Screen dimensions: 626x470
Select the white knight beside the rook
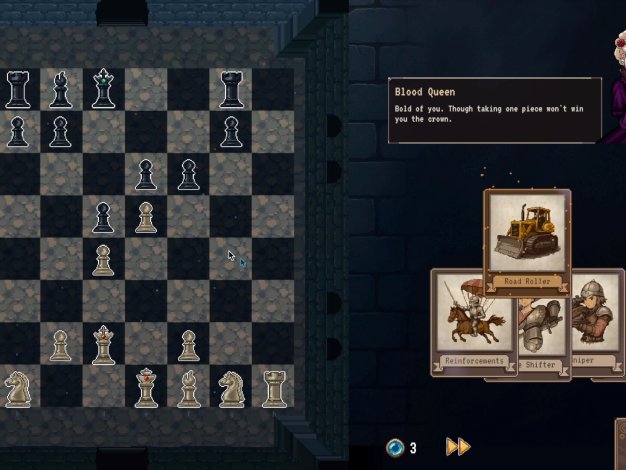231,388
